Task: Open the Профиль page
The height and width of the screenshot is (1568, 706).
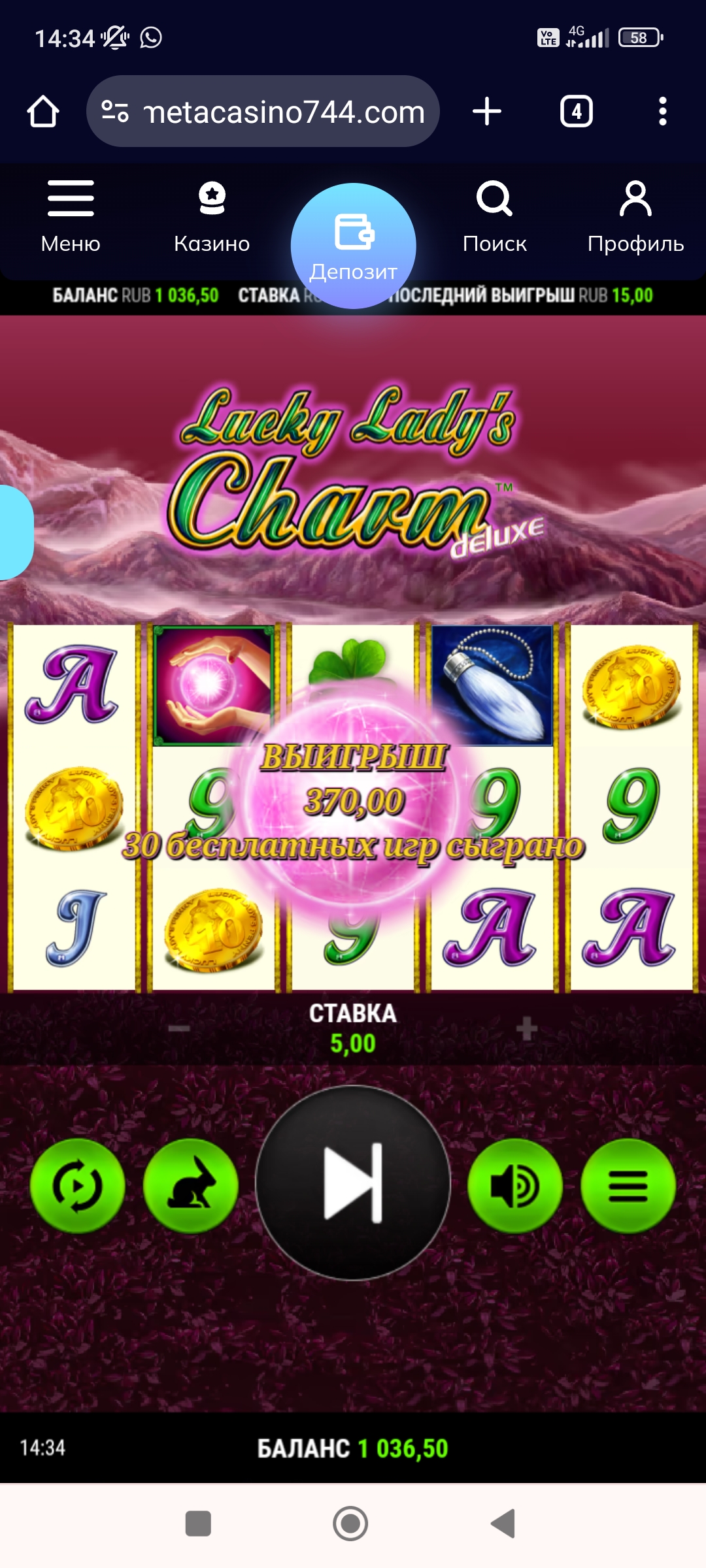Action: coord(635,217)
